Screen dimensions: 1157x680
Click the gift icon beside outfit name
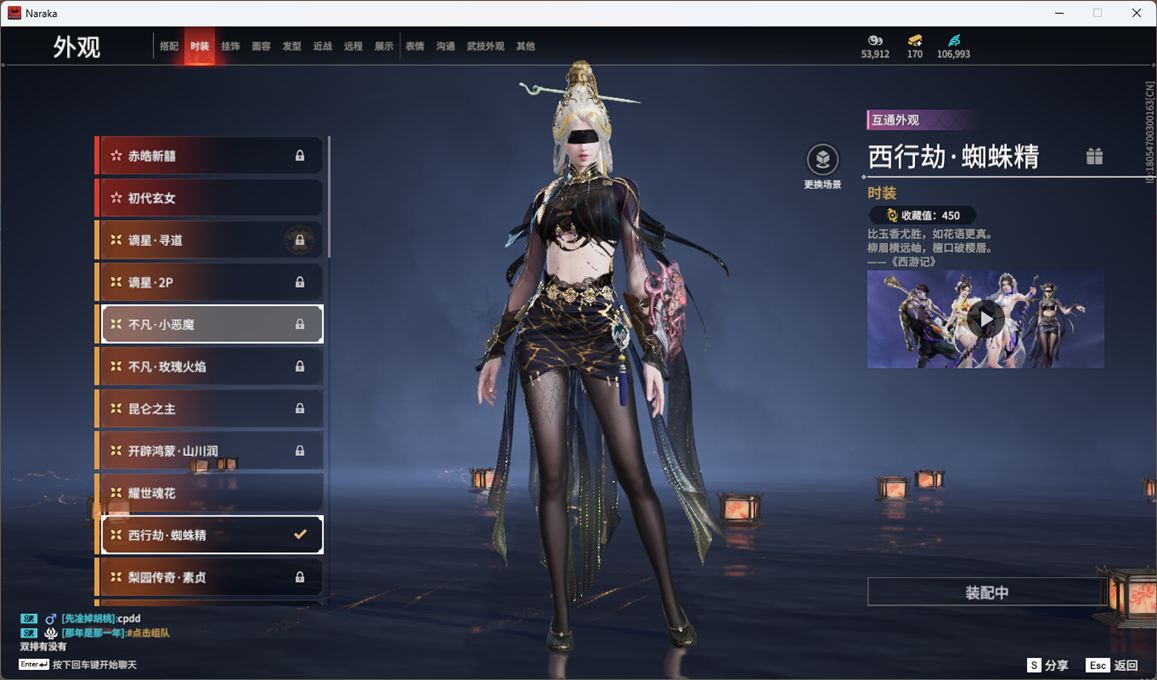1095,156
